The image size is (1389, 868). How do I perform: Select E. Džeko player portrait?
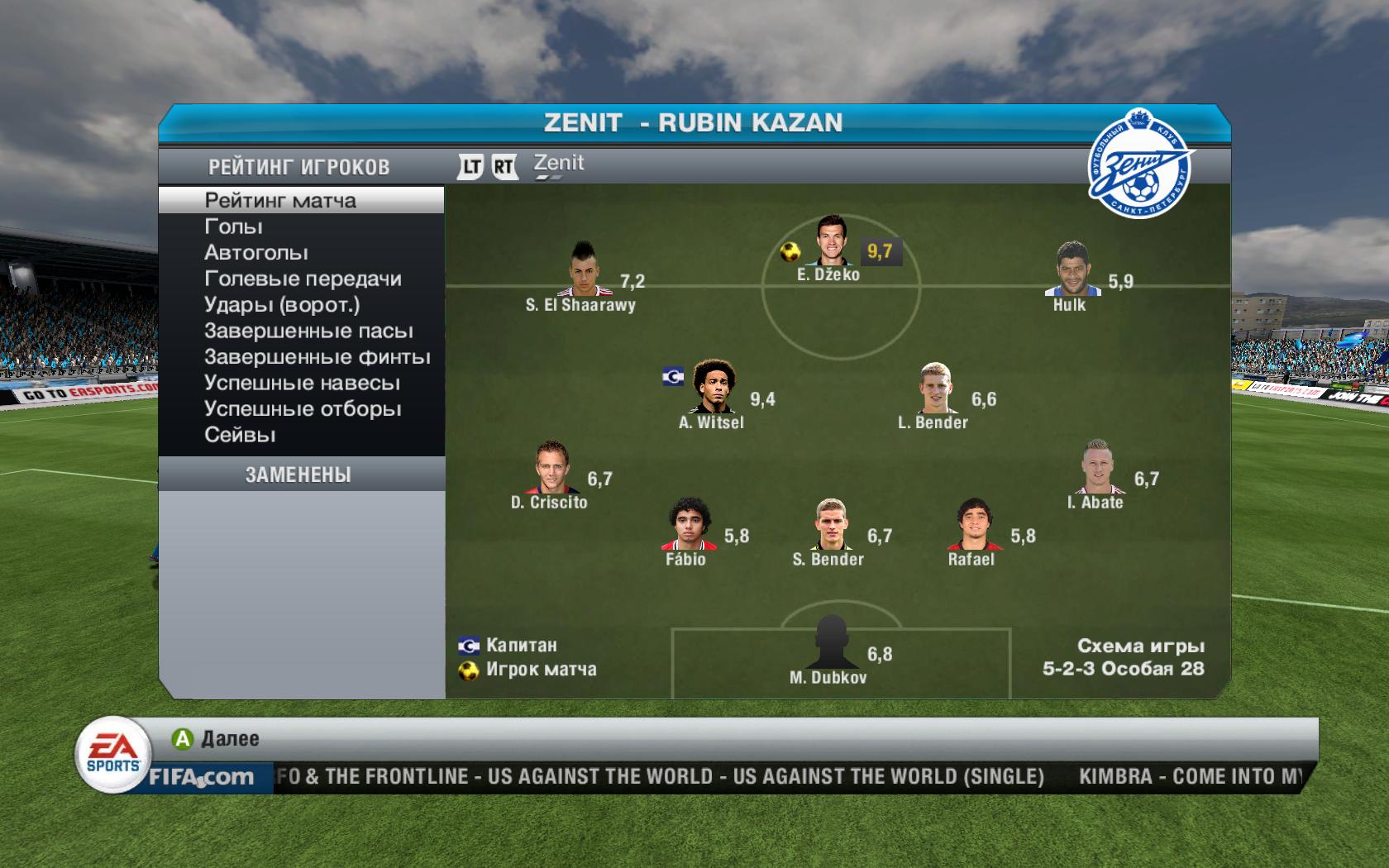(x=828, y=240)
